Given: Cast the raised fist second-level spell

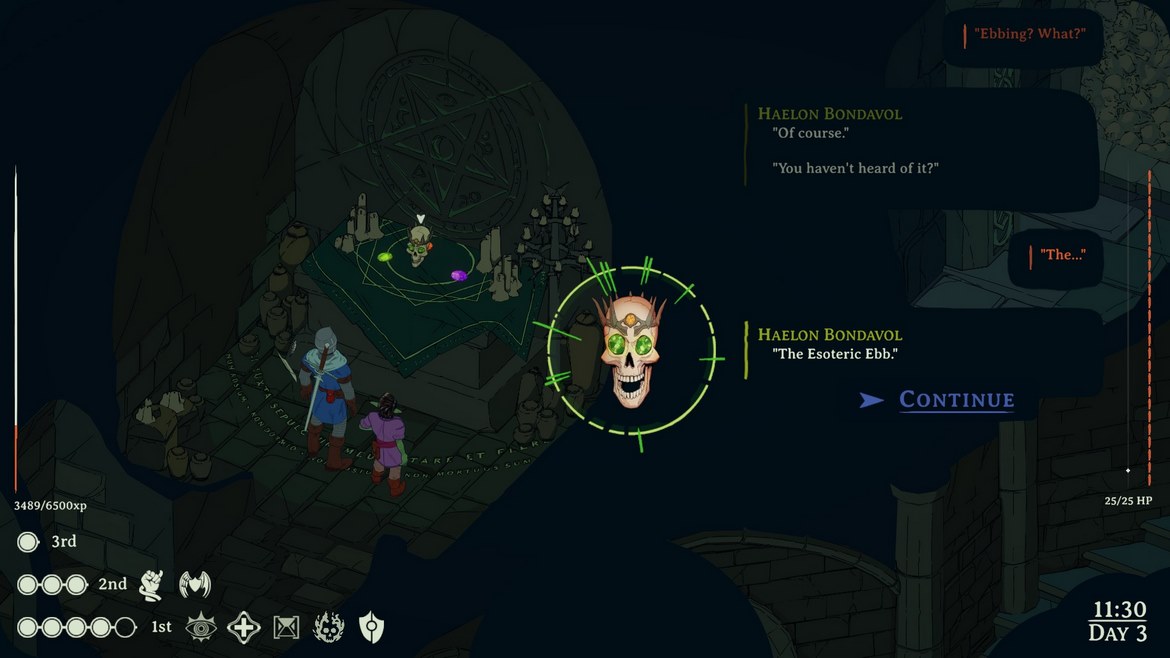Looking at the screenshot, I should (151, 584).
